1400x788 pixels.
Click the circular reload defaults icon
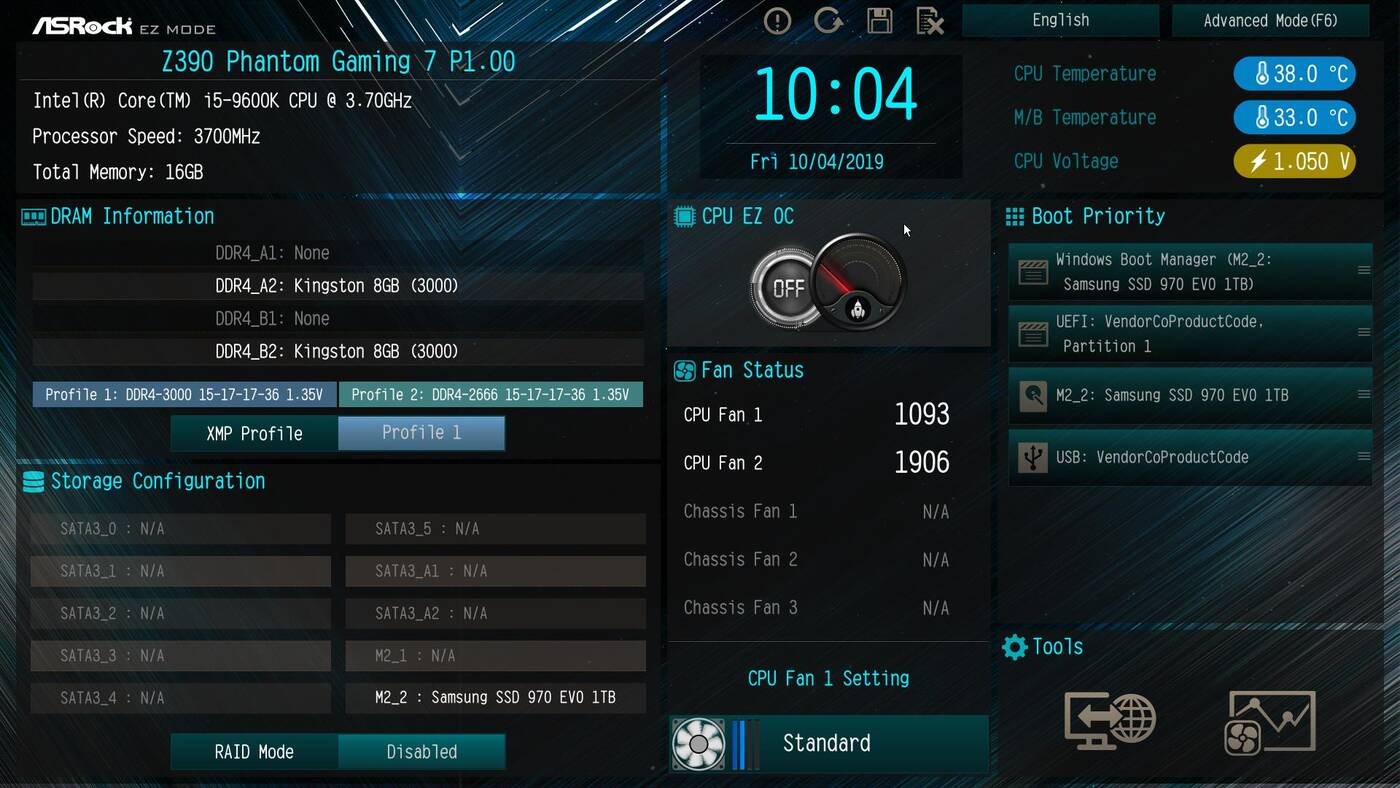[x=828, y=21]
